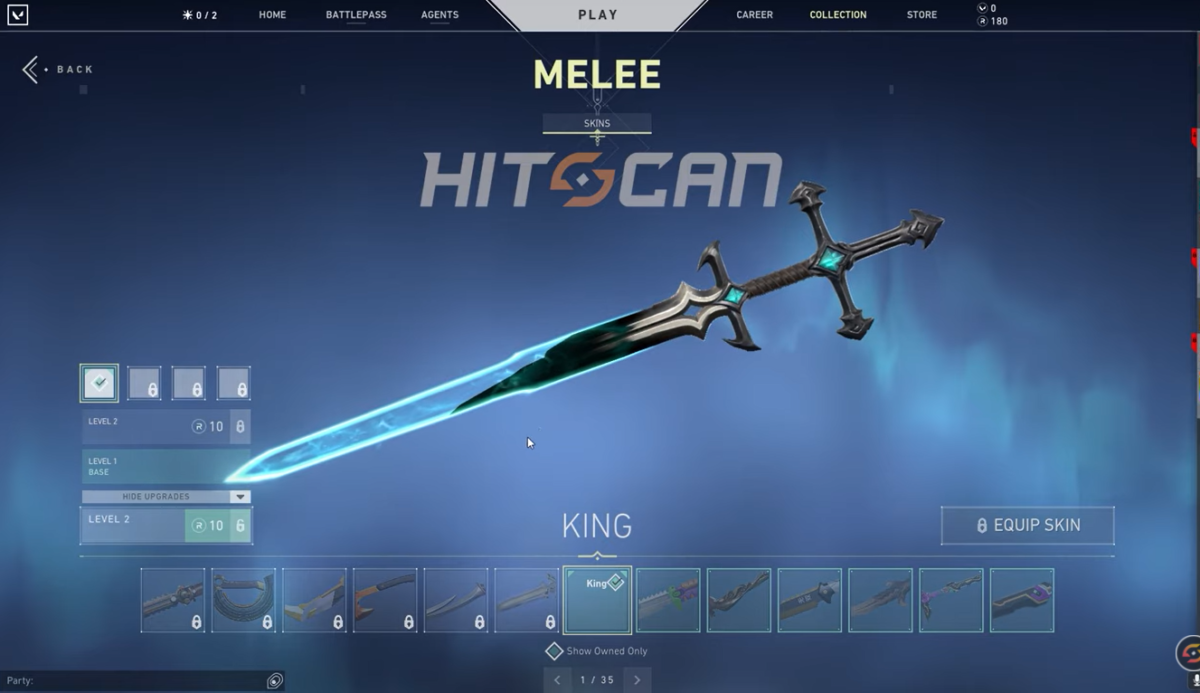Toggle Show Owned Only filter

[554, 651]
